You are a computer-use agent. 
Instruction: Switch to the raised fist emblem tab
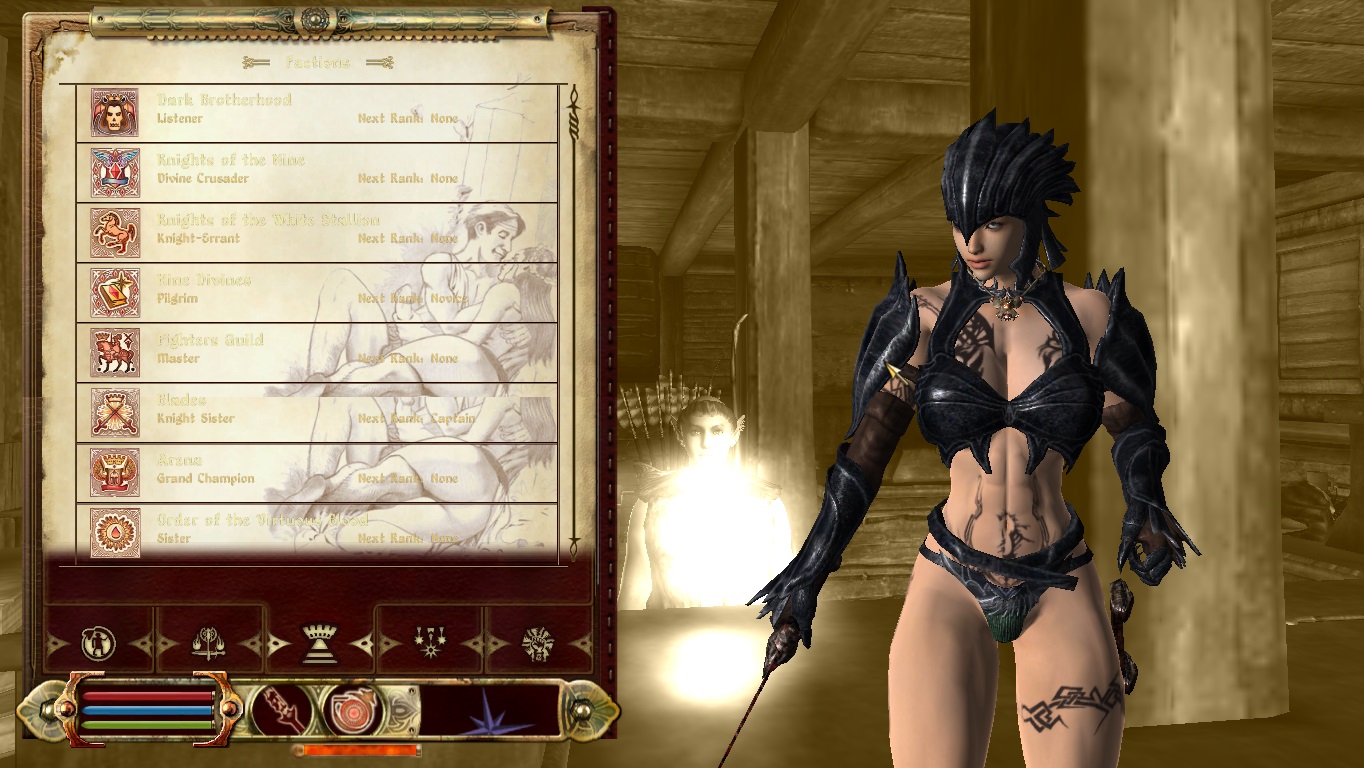pos(537,643)
